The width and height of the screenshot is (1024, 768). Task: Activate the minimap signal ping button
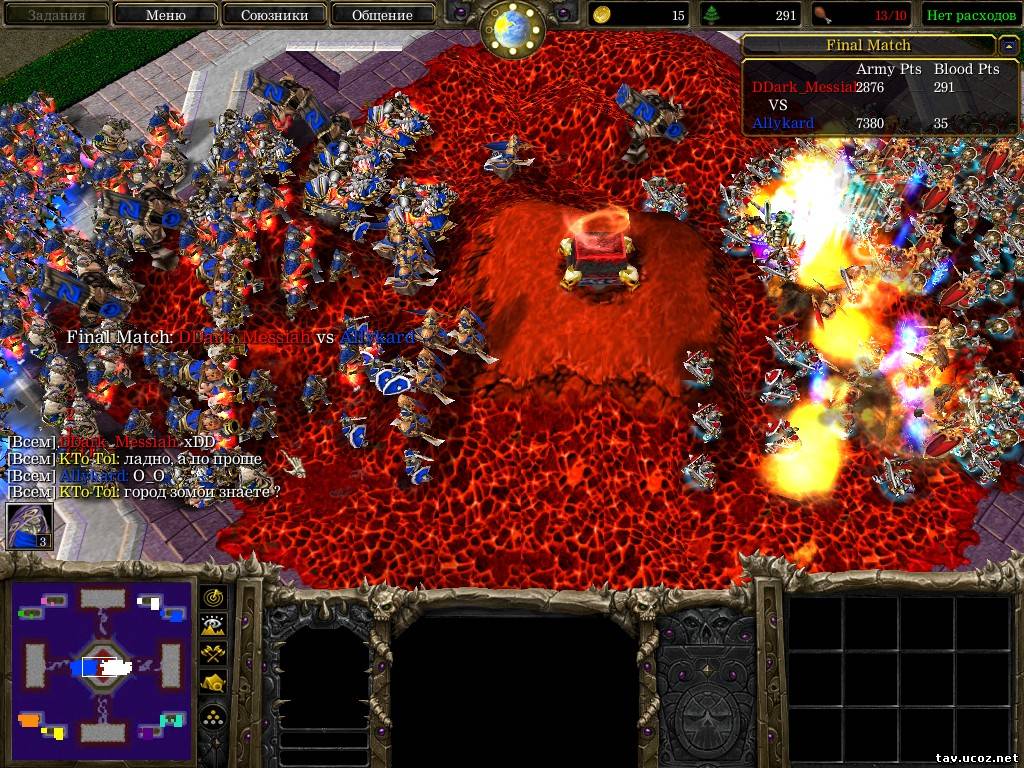[214, 598]
